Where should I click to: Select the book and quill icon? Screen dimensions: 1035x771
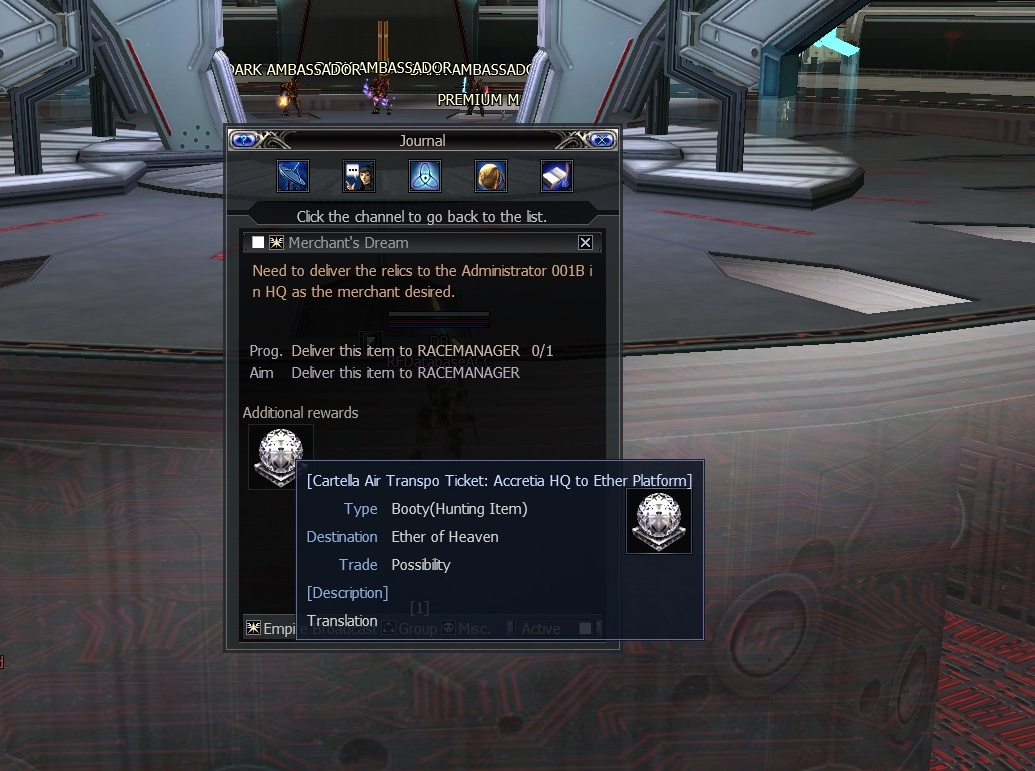click(x=557, y=176)
